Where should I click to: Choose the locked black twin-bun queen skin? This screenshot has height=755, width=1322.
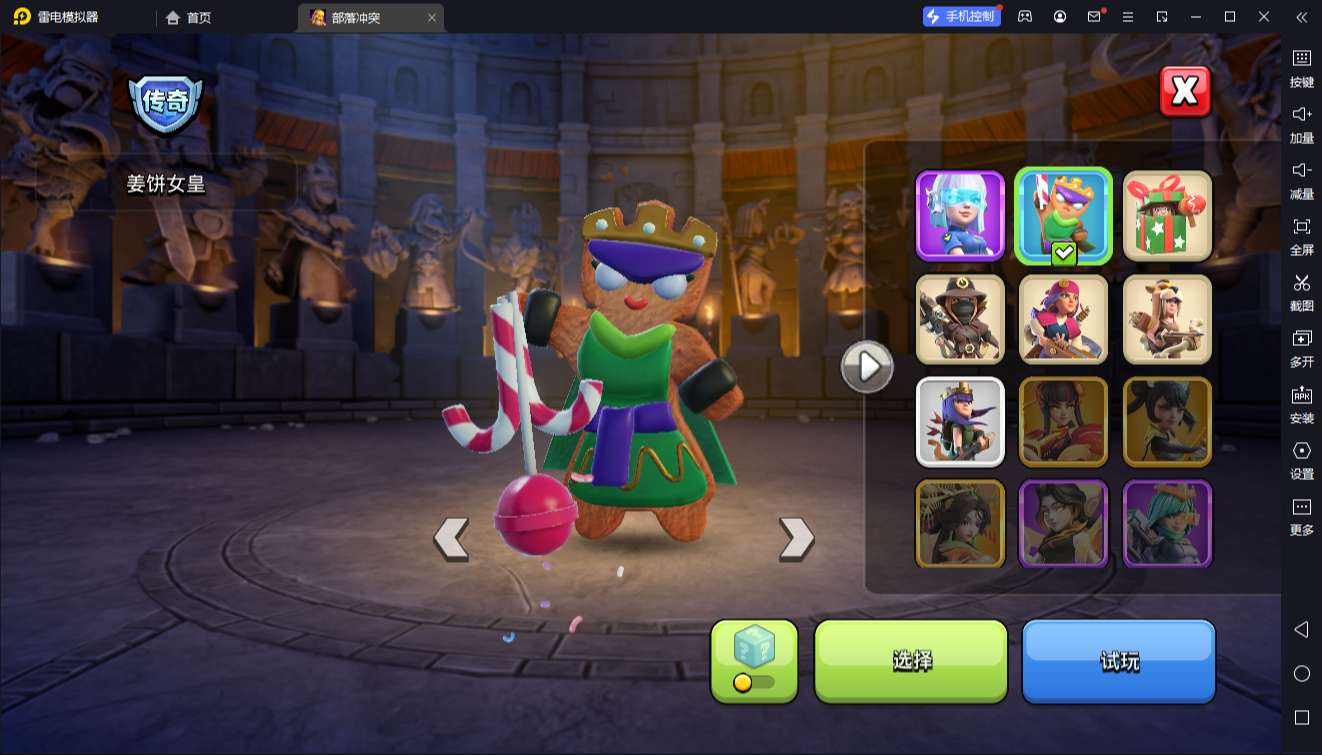point(1167,421)
